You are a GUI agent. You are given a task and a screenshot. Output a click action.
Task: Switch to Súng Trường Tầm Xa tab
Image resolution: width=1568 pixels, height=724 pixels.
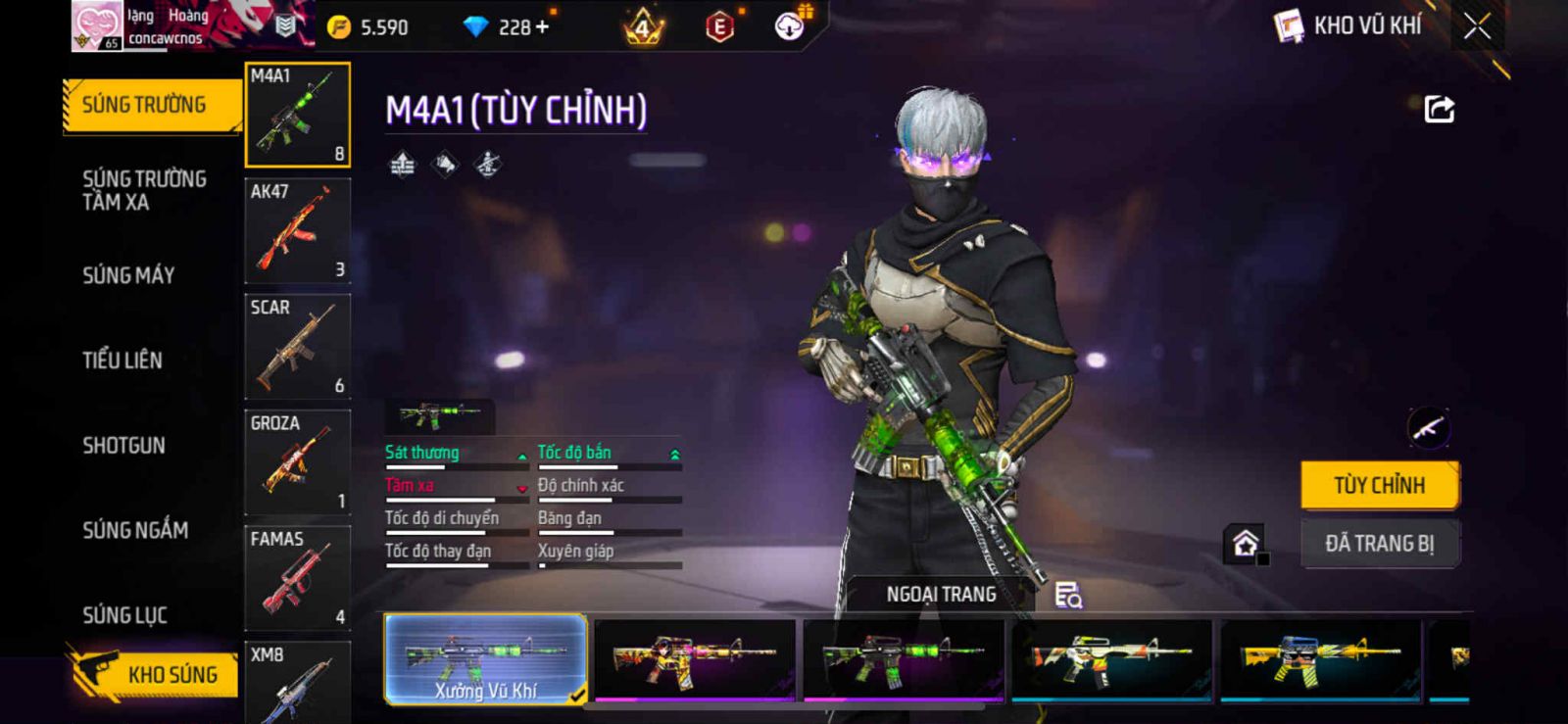click(144, 190)
